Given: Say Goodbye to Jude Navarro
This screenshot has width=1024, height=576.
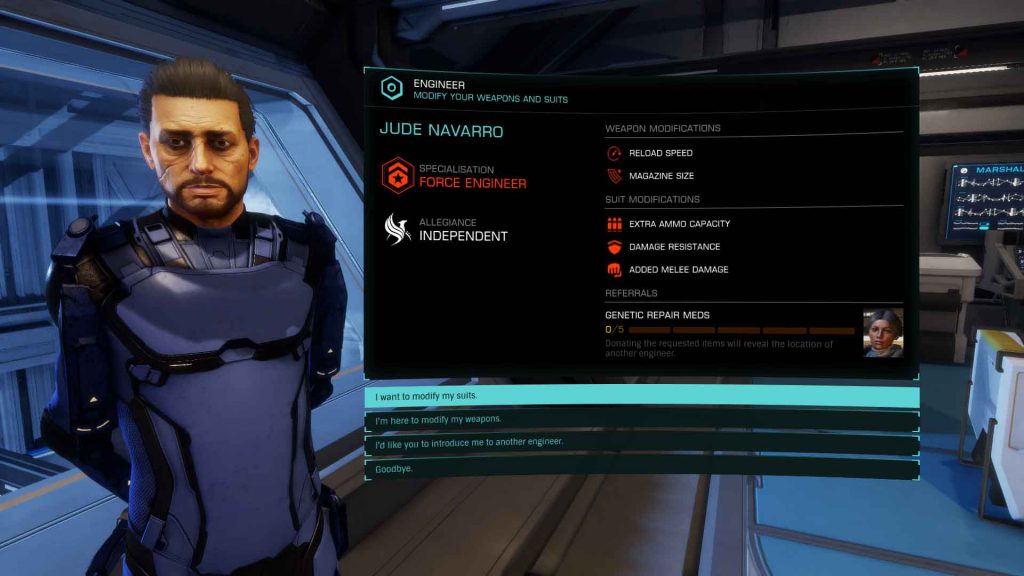Looking at the screenshot, I should (x=640, y=468).
